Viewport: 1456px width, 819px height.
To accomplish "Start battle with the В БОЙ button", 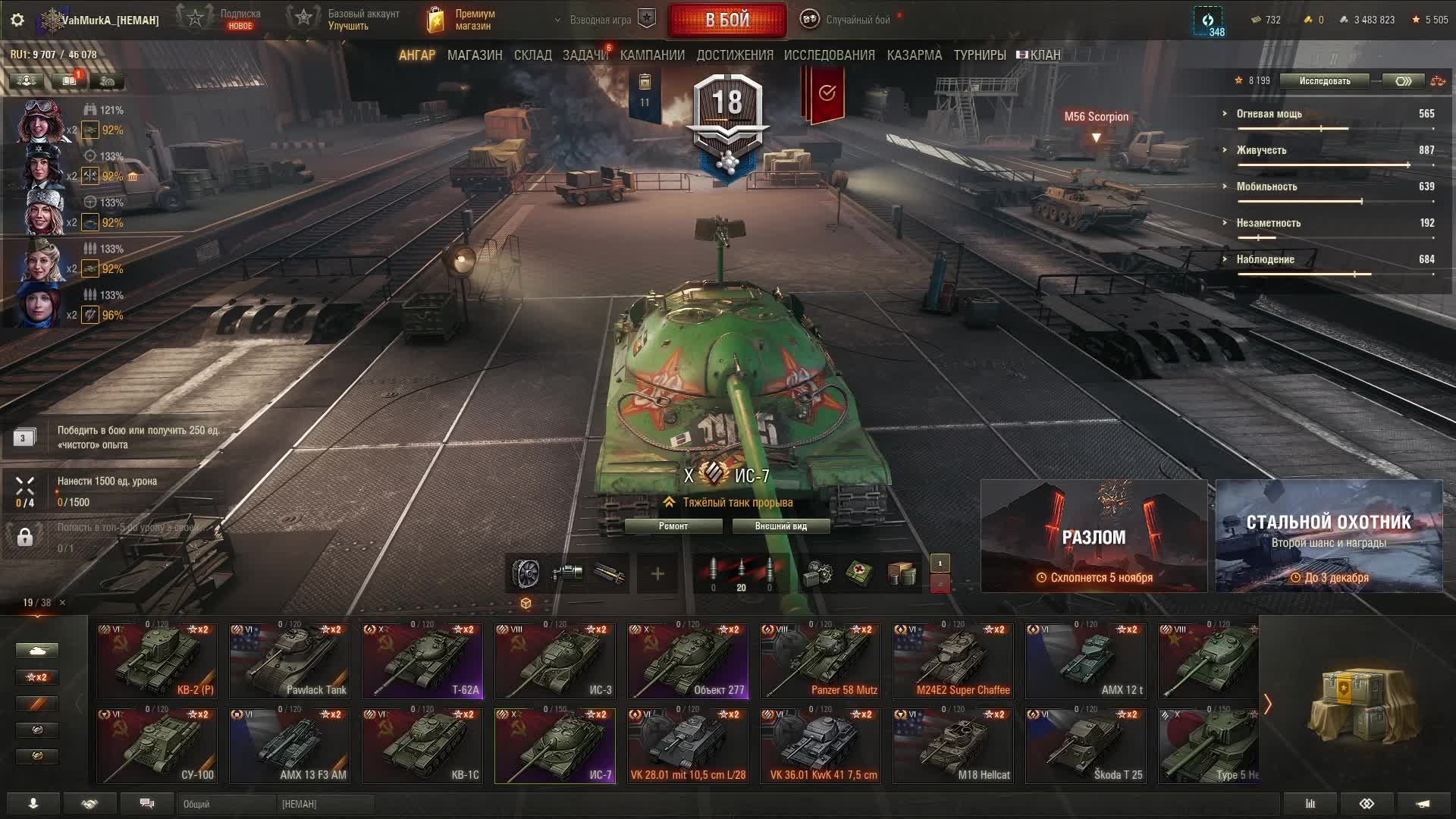I will (x=726, y=20).
